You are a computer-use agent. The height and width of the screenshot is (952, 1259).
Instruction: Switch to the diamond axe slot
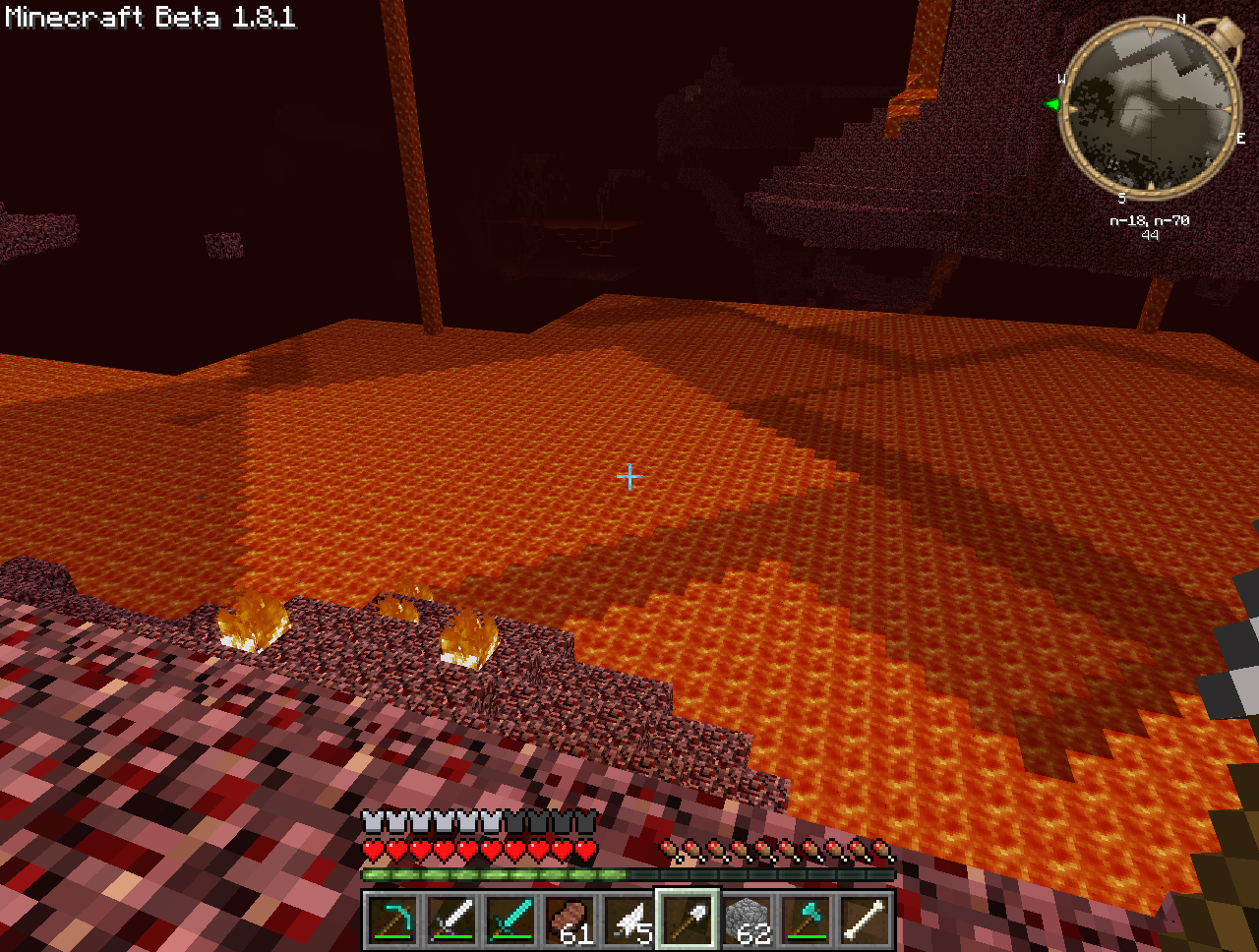807,920
